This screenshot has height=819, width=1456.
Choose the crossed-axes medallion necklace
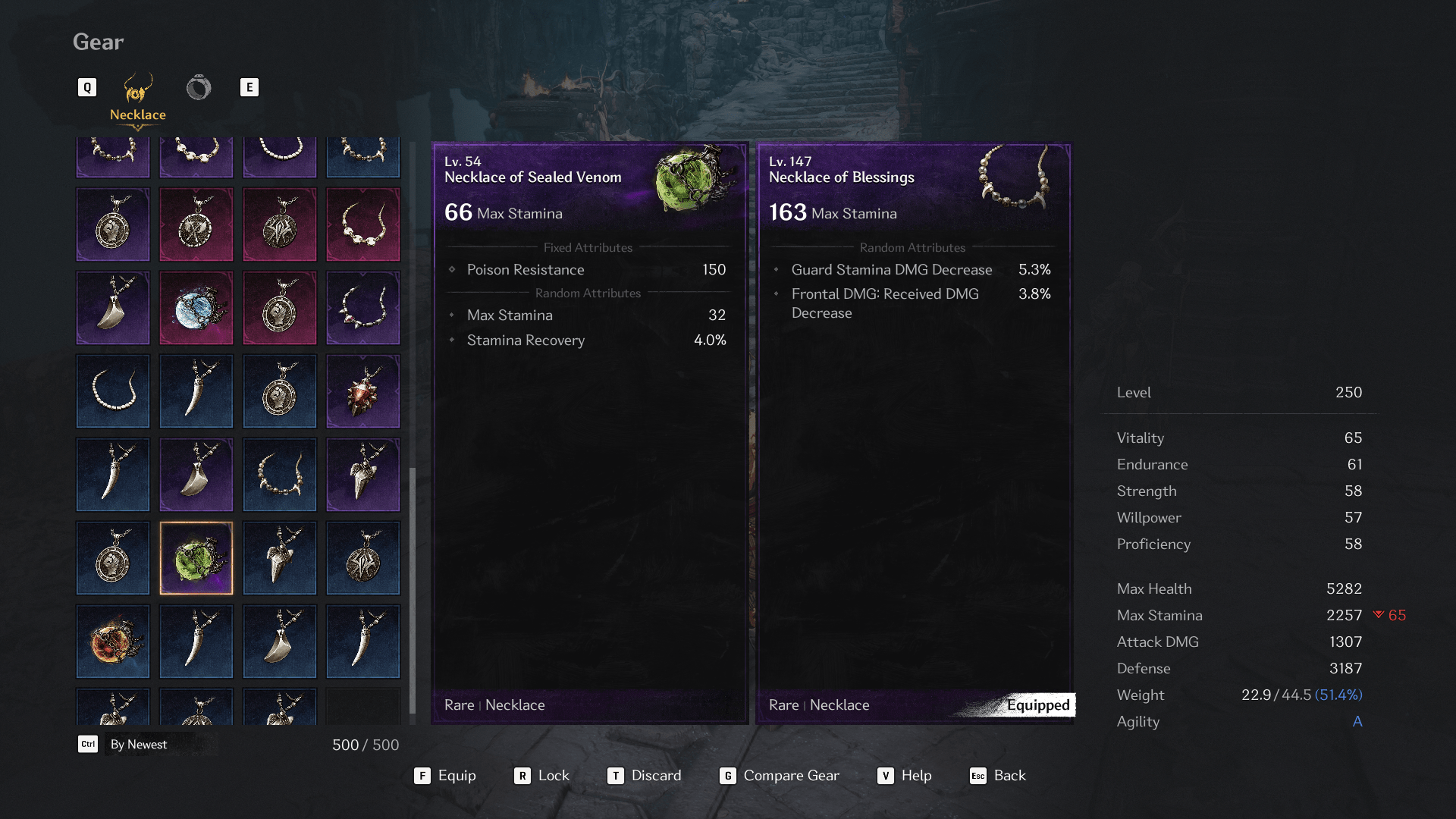click(x=196, y=224)
